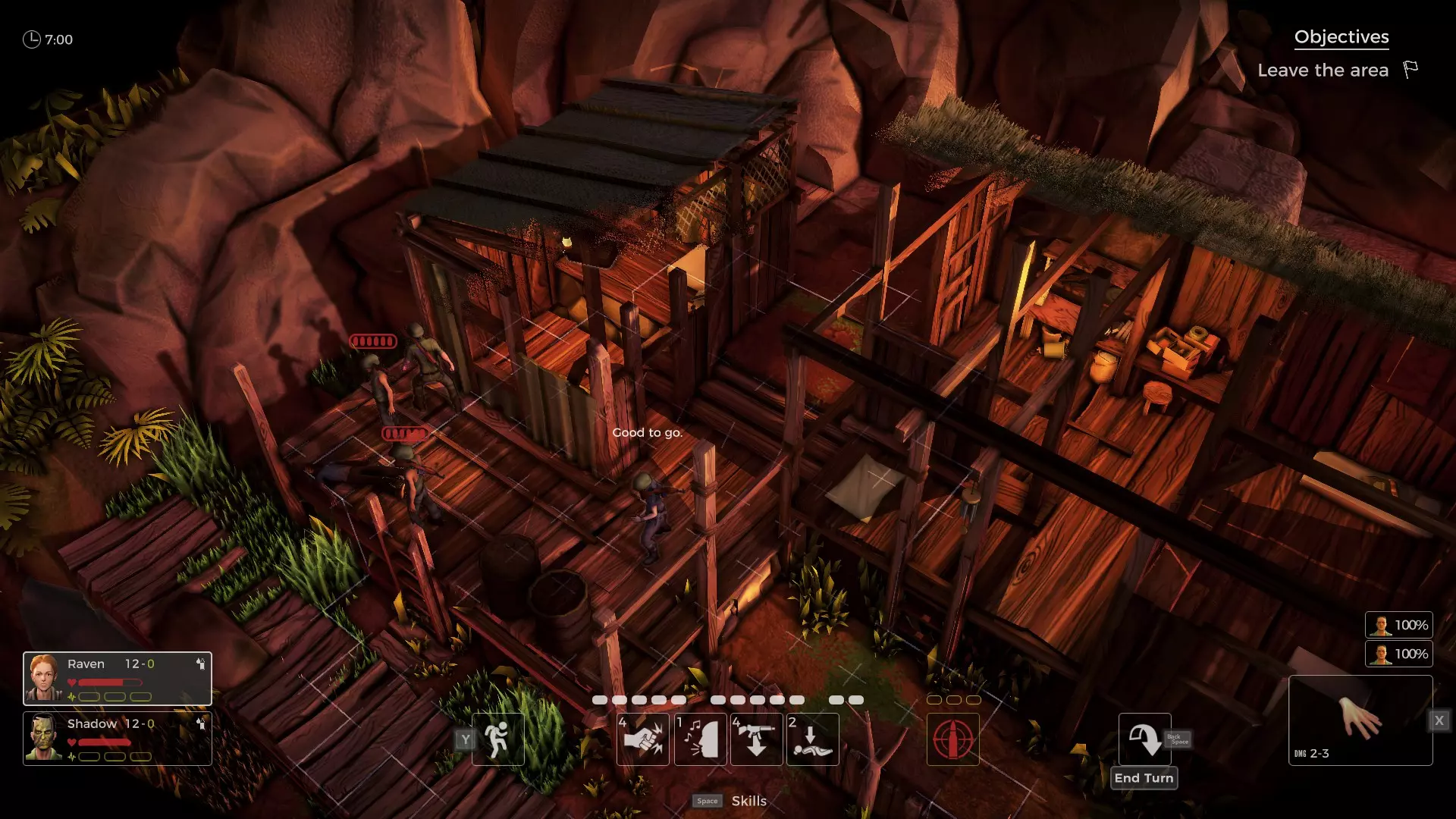Open the Leave the area objective
Screen dimensions: 1456x819
pos(1323,71)
